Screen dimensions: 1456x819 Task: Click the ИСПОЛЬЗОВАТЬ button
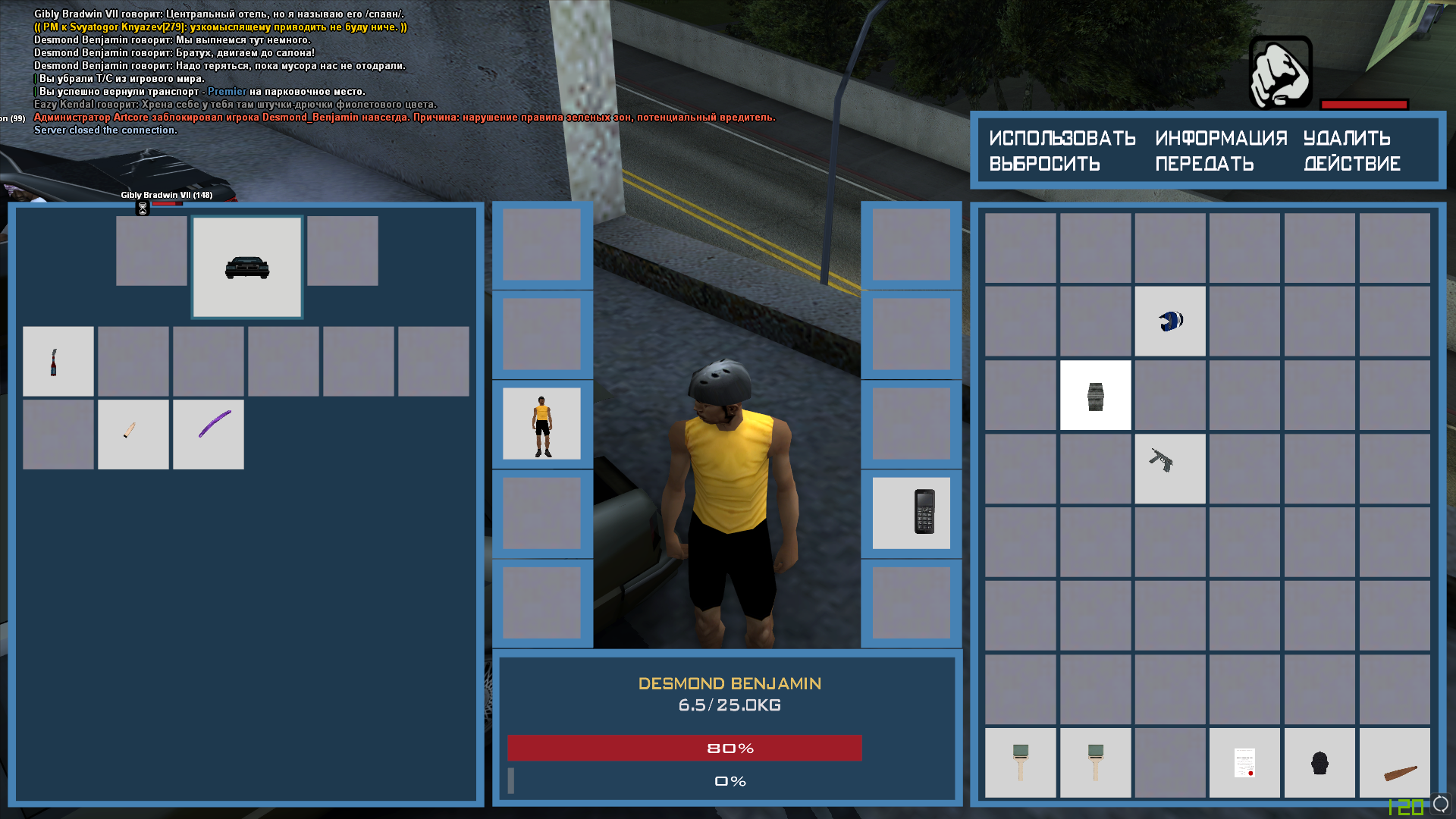click(1062, 138)
